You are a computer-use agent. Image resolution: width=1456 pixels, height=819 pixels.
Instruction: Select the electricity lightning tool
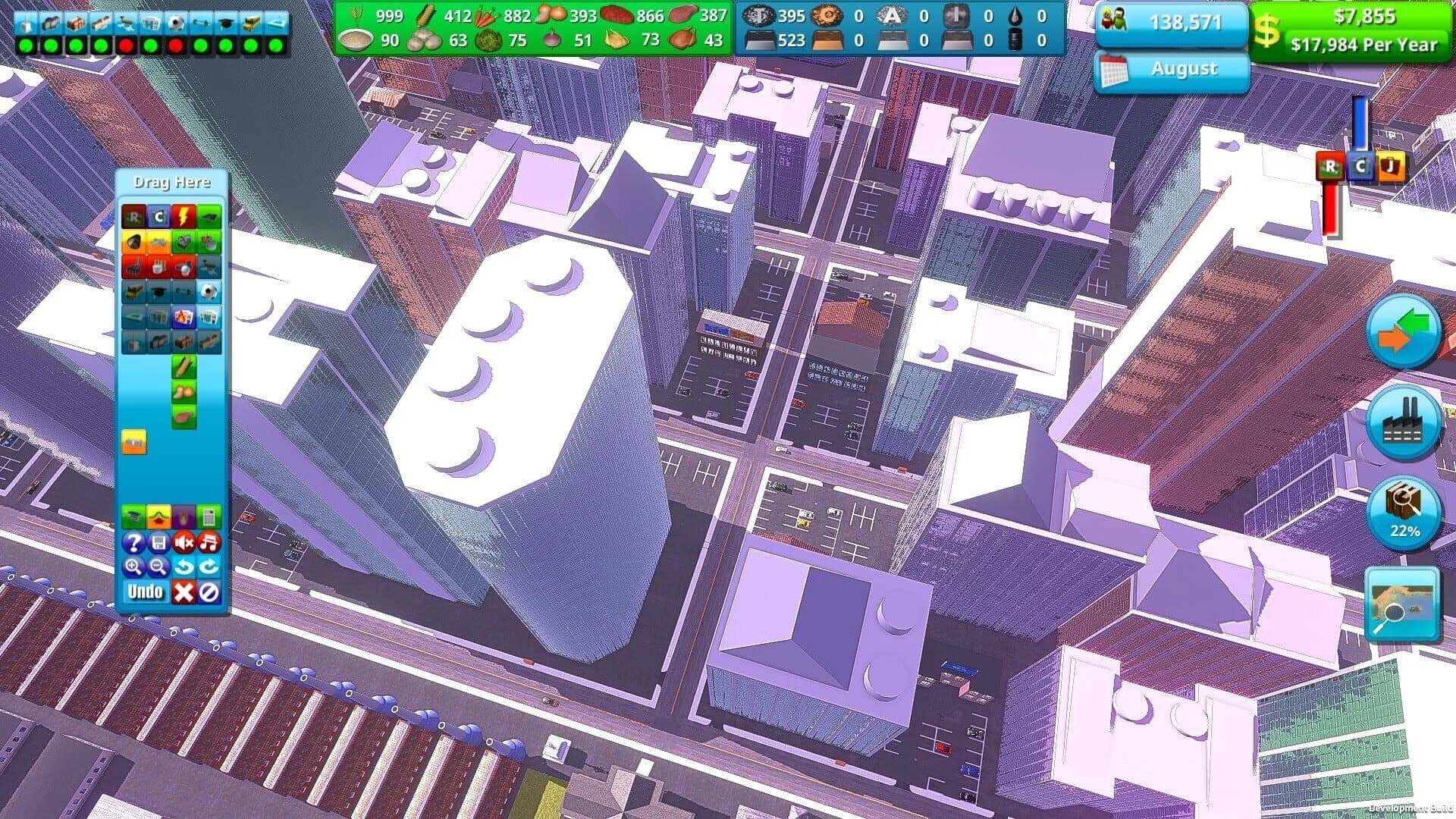pos(184,217)
